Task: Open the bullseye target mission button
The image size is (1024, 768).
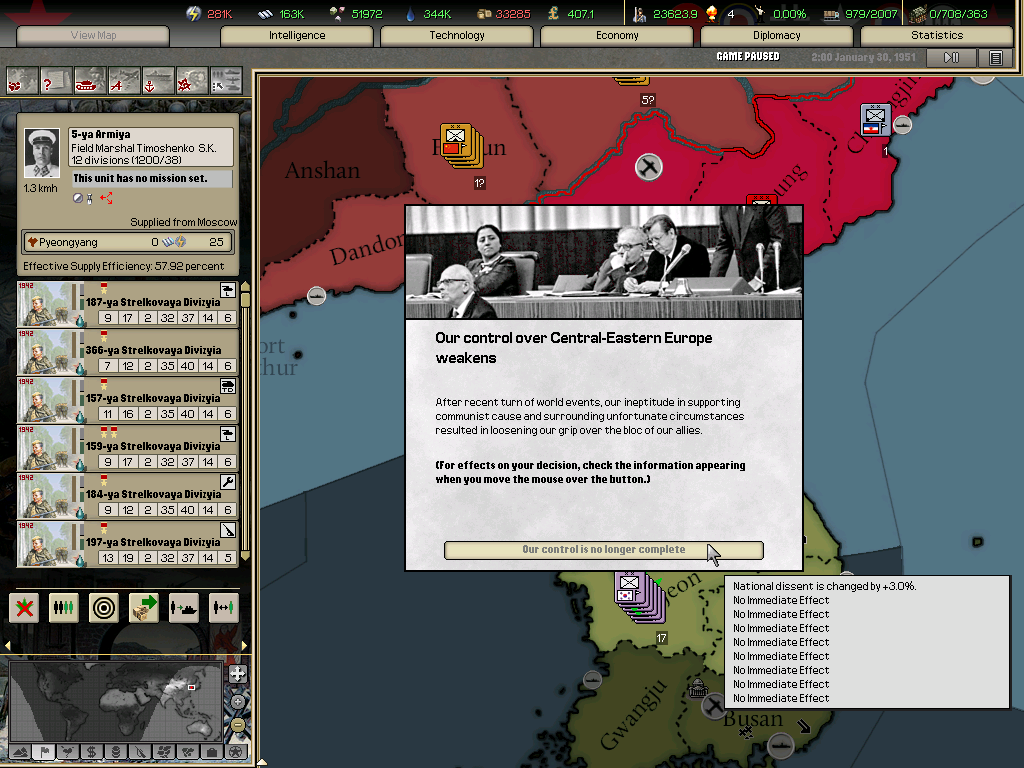Action: pyautogui.click(x=104, y=607)
